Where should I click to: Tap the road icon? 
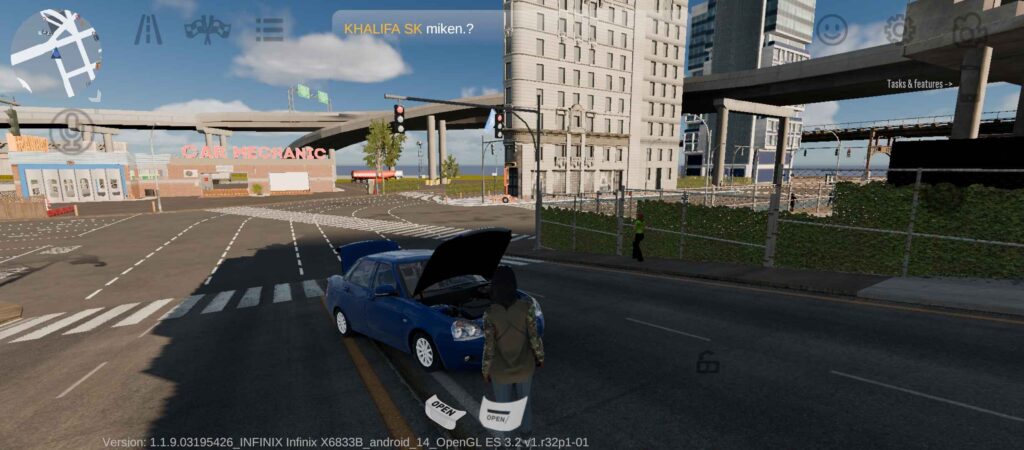click(148, 30)
